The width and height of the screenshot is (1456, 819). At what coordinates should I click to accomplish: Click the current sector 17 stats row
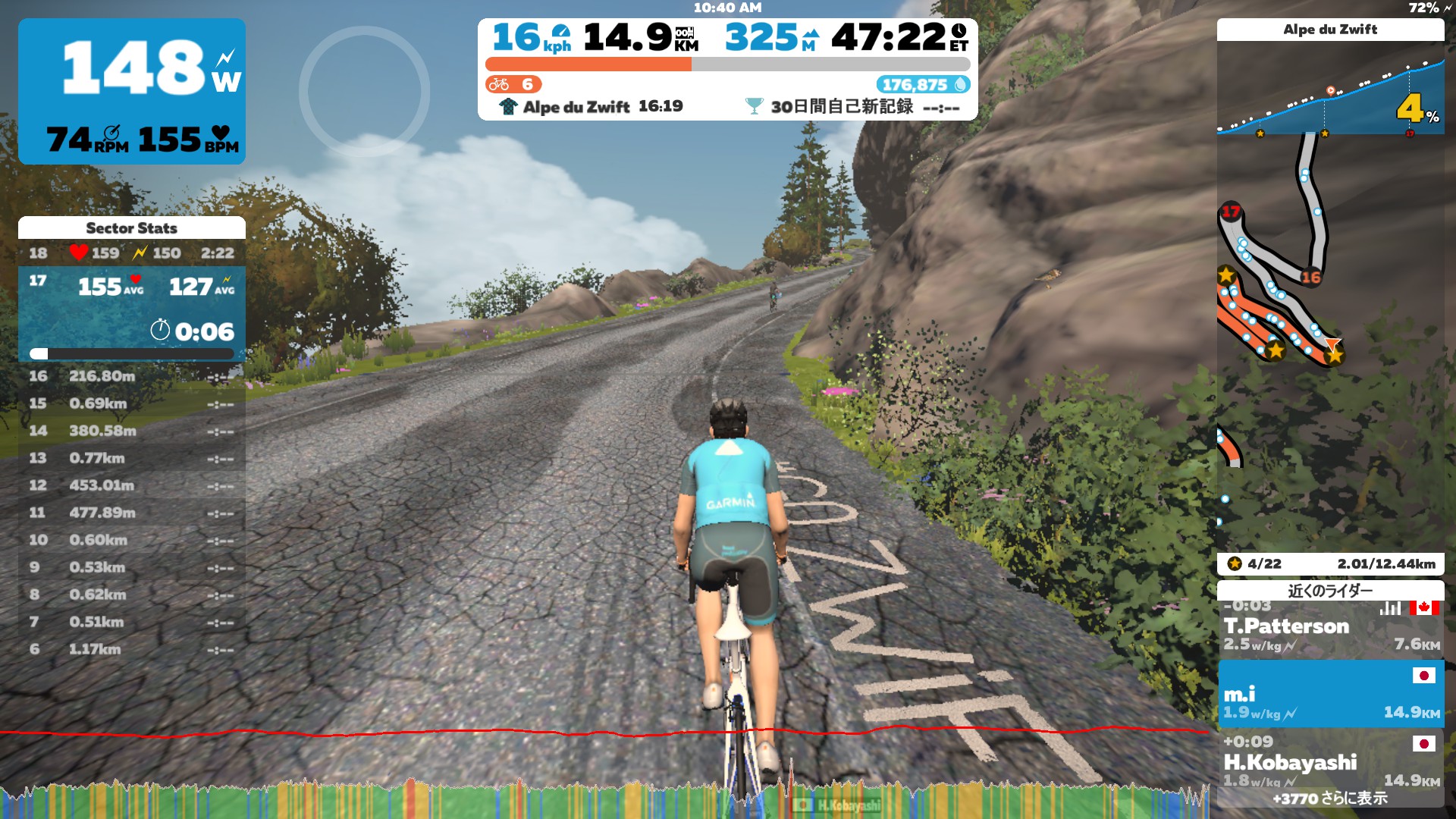point(132,312)
